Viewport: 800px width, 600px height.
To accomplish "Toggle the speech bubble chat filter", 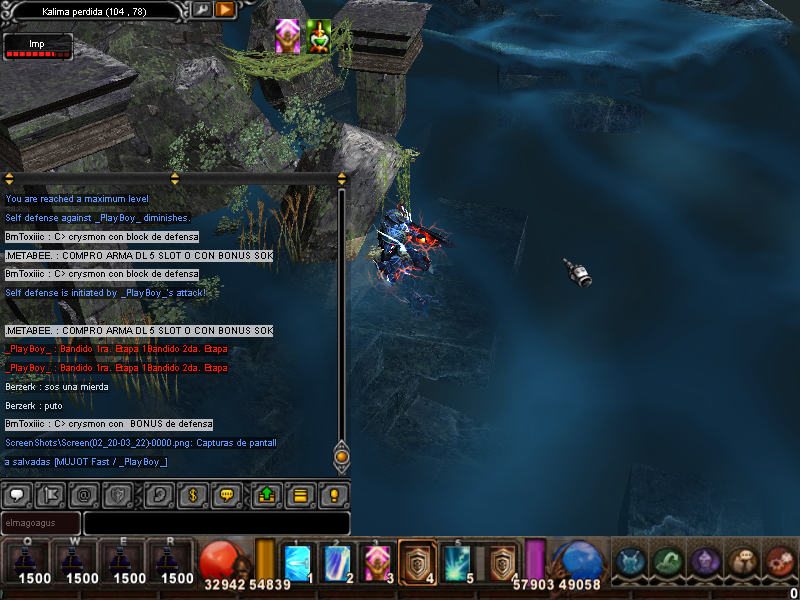I will click(x=17, y=494).
